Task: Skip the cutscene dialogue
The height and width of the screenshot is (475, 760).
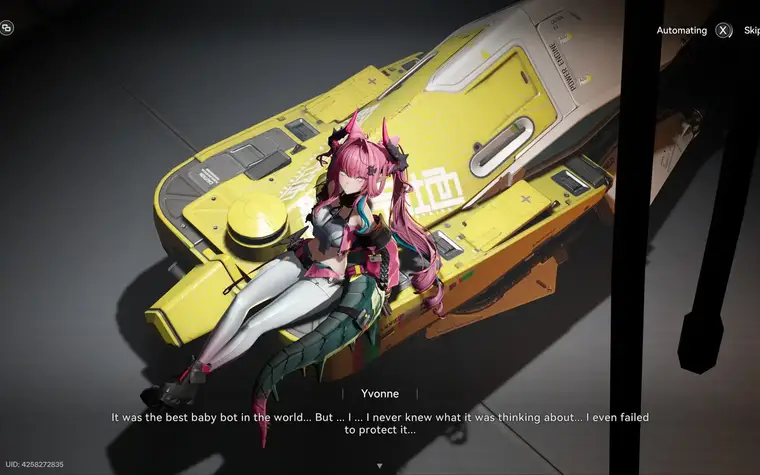Action: [x=751, y=31]
